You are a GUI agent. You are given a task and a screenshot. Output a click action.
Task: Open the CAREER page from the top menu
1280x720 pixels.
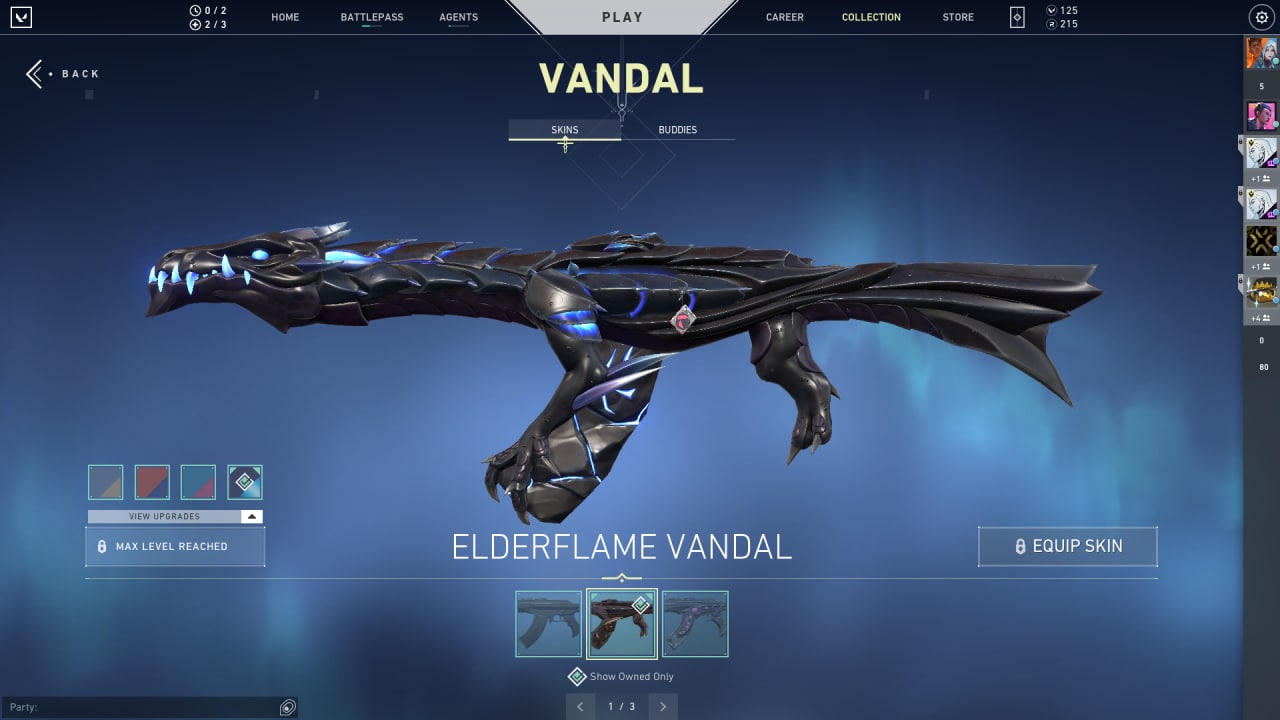click(784, 16)
